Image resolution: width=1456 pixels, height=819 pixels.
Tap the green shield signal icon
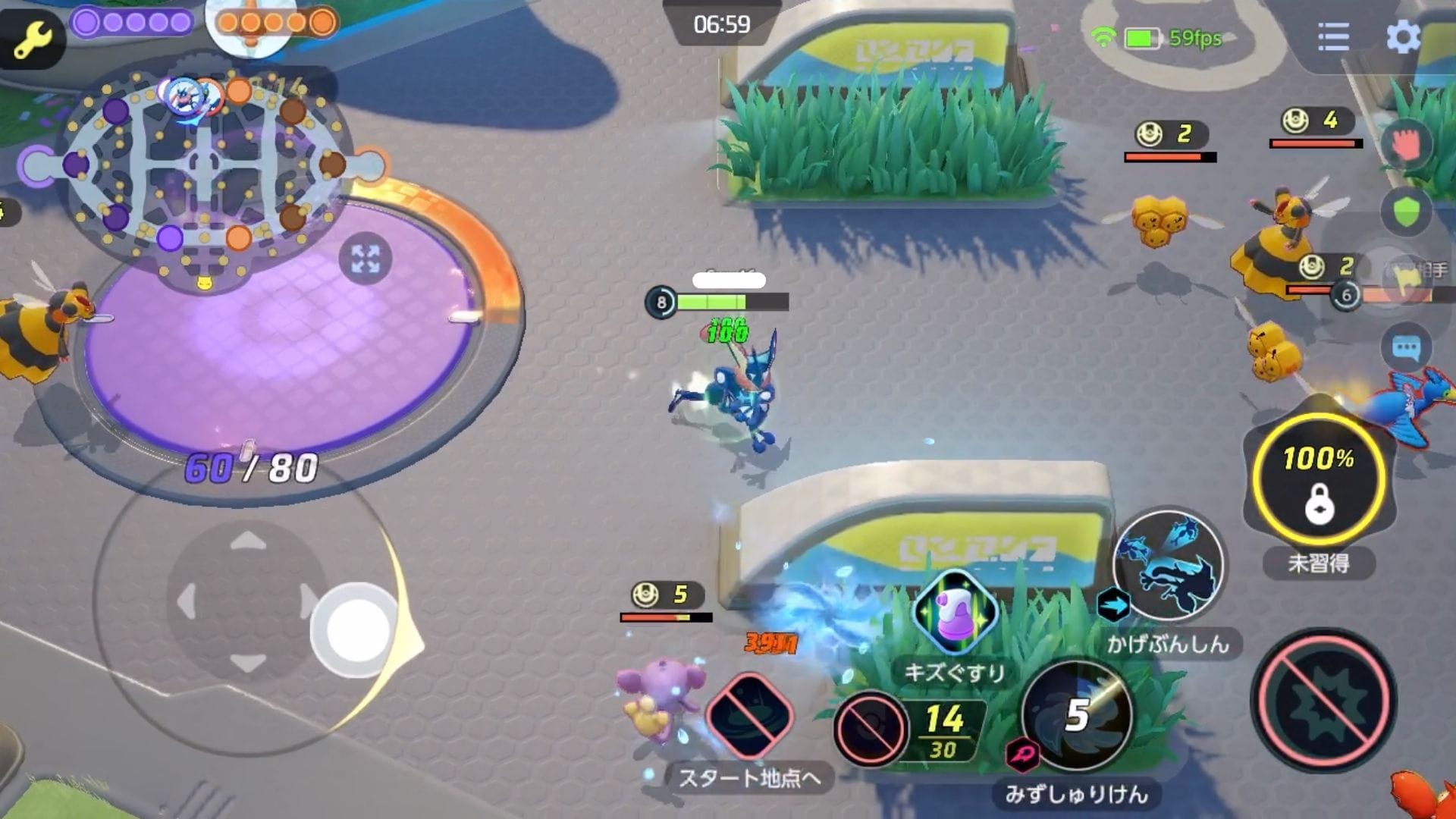pyautogui.click(x=1406, y=211)
